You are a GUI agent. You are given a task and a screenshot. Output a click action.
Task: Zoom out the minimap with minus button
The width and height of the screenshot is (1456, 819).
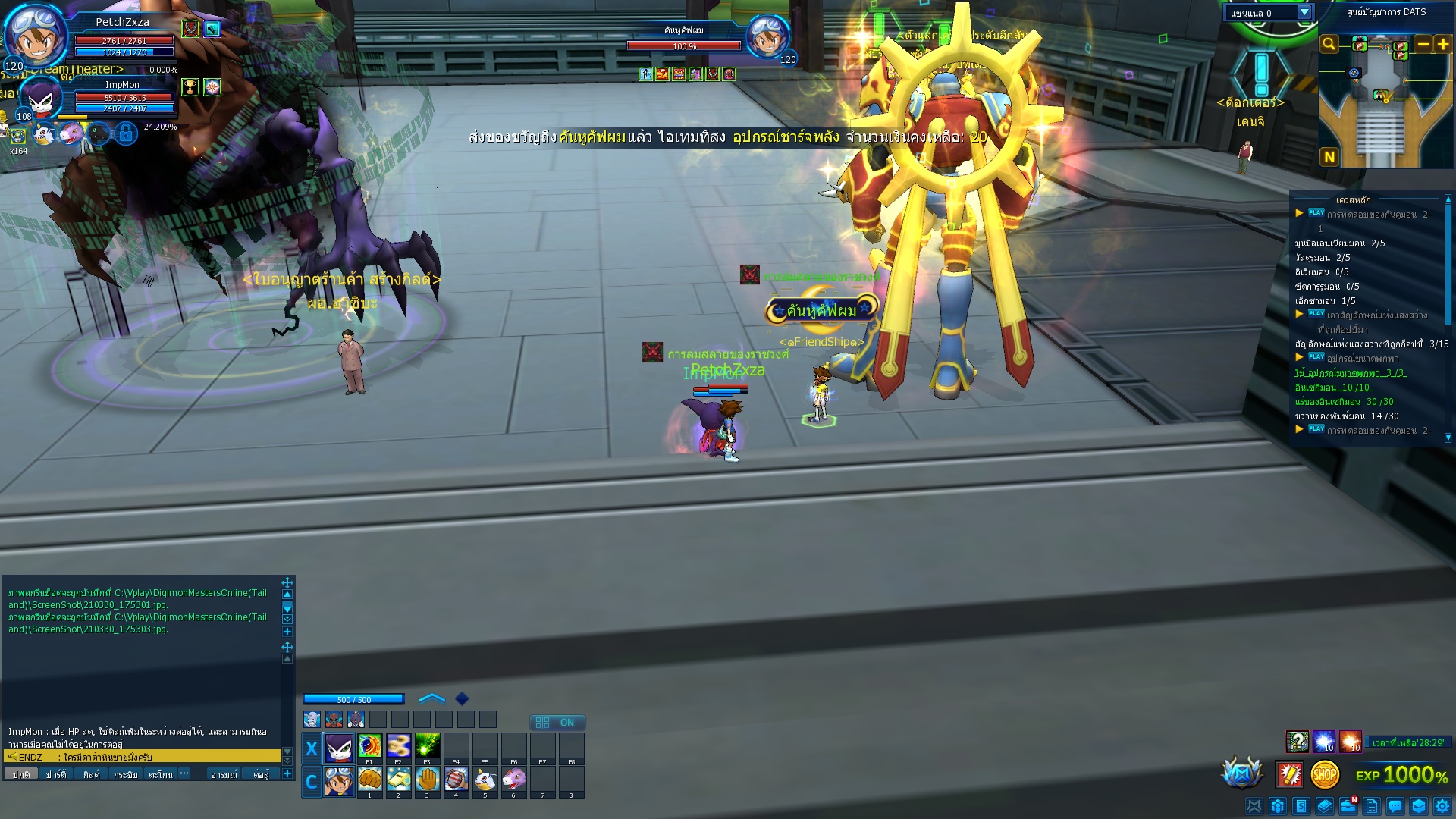point(1423,44)
